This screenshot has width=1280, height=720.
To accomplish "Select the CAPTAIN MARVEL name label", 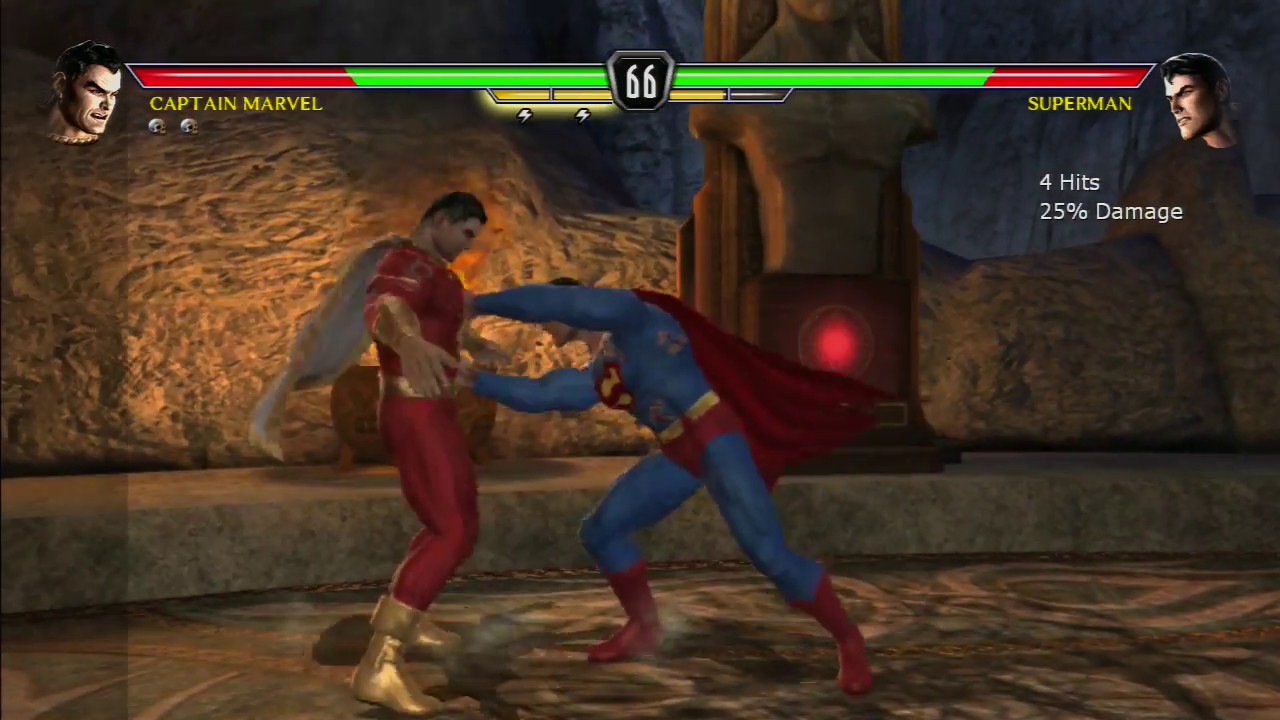I will 236,103.
